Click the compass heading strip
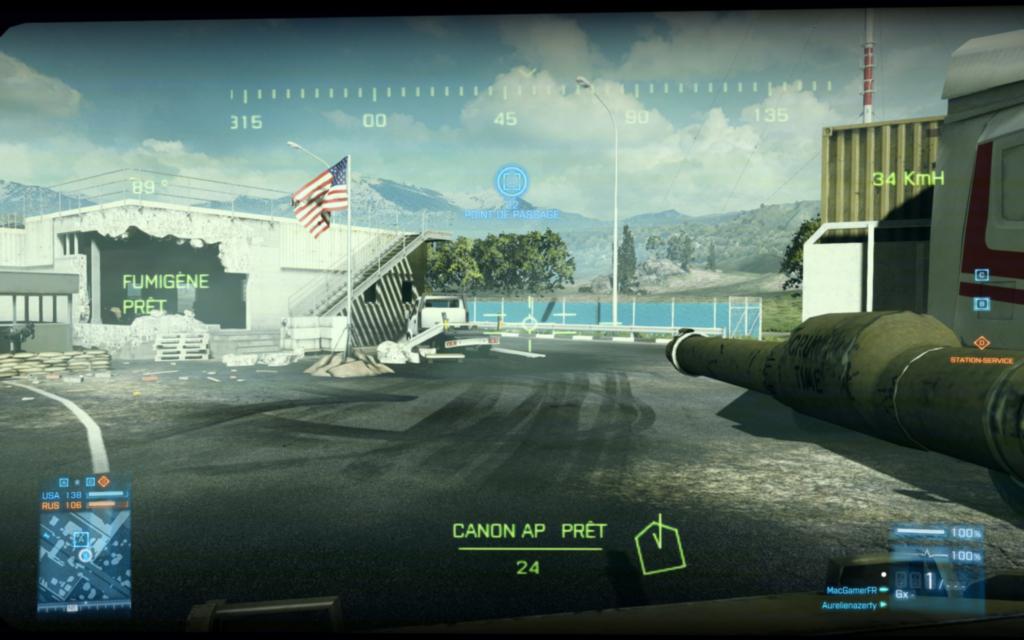This screenshot has width=1024, height=640. click(530, 95)
